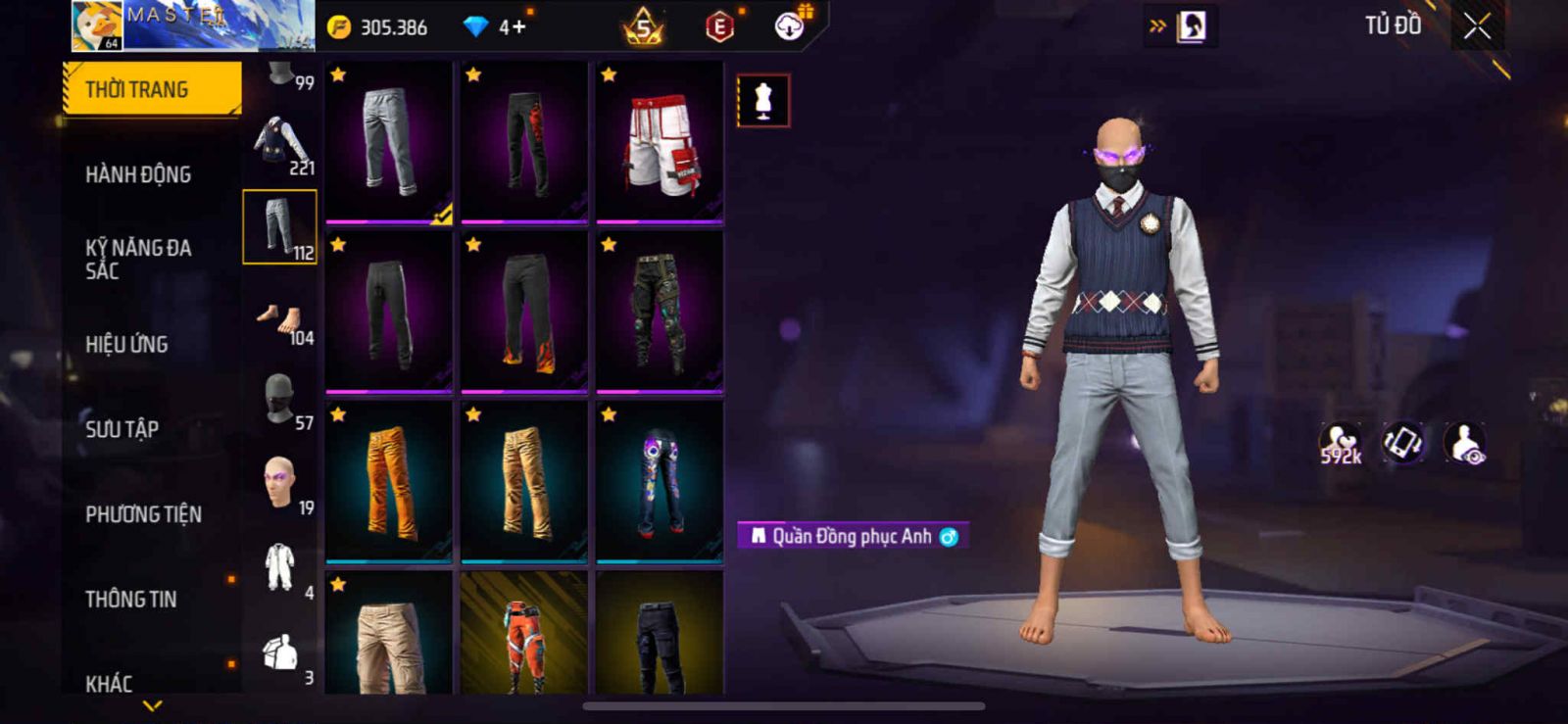Go to the Hiệu Ứng tab
This screenshot has width=1568, height=724.
click(x=126, y=344)
